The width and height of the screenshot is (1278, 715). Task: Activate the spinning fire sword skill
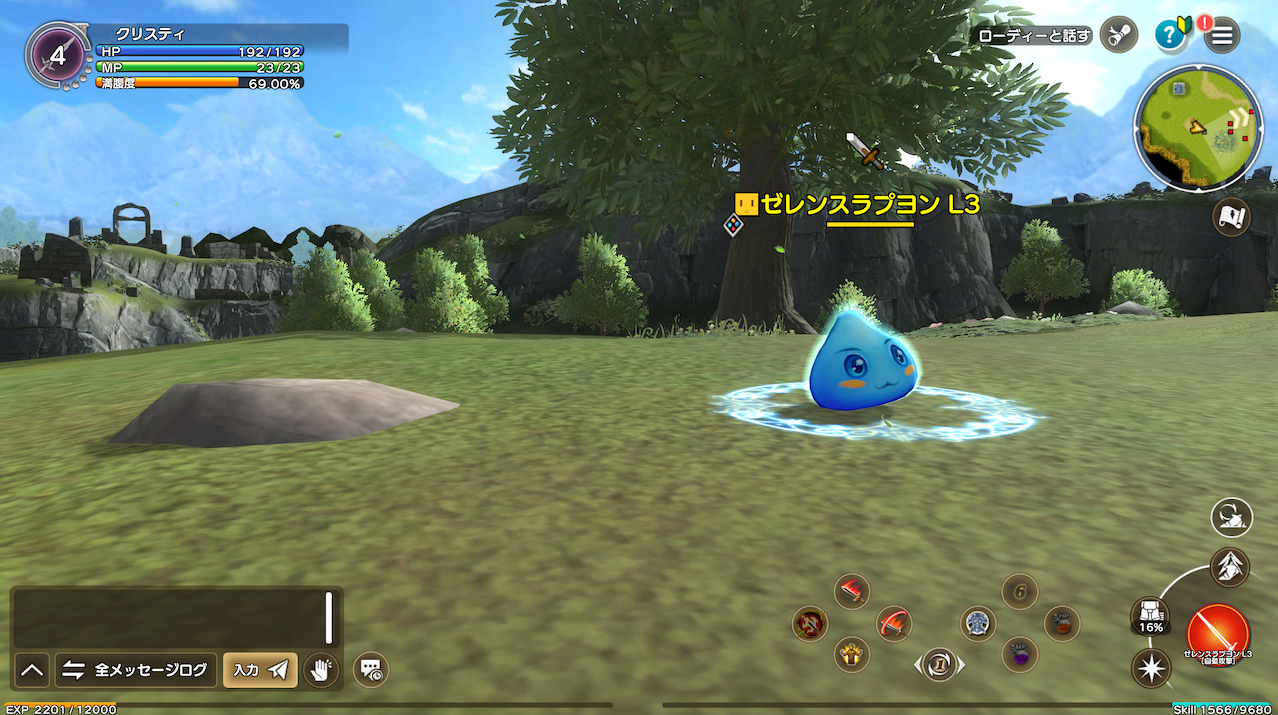point(894,623)
